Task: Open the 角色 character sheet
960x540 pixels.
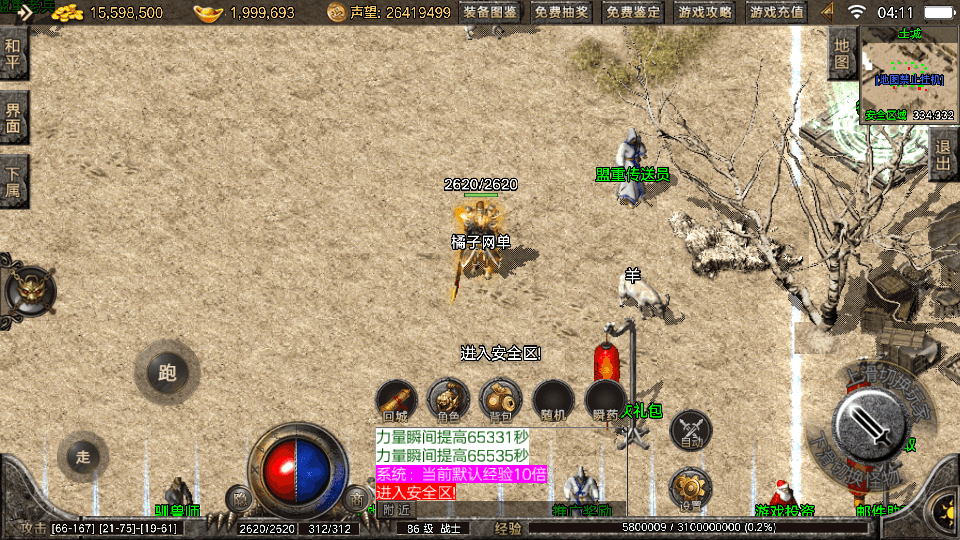Action: [448, 400]
